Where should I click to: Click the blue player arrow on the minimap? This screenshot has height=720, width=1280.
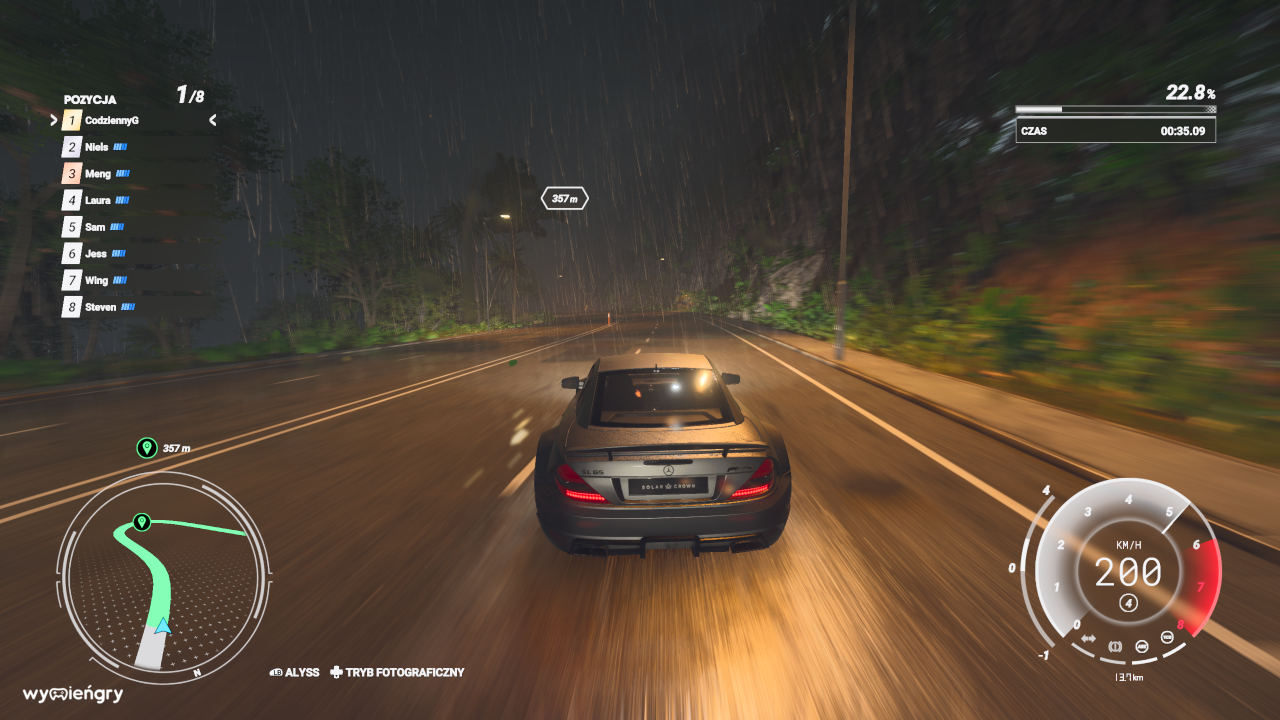[x=162, y=626]
